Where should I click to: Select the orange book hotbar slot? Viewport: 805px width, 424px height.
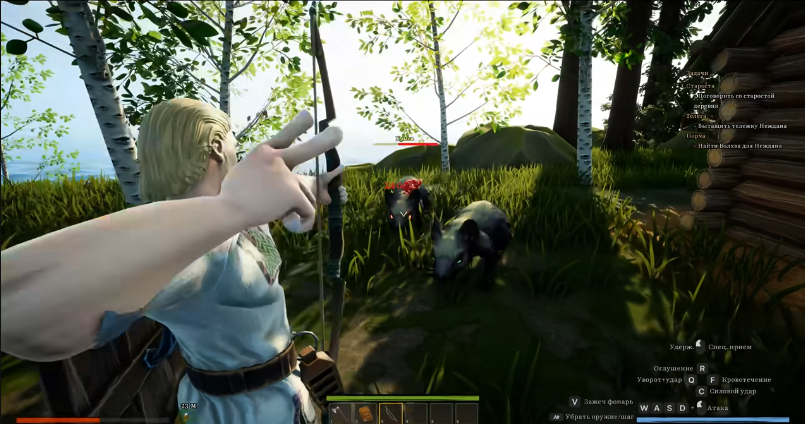365,413
